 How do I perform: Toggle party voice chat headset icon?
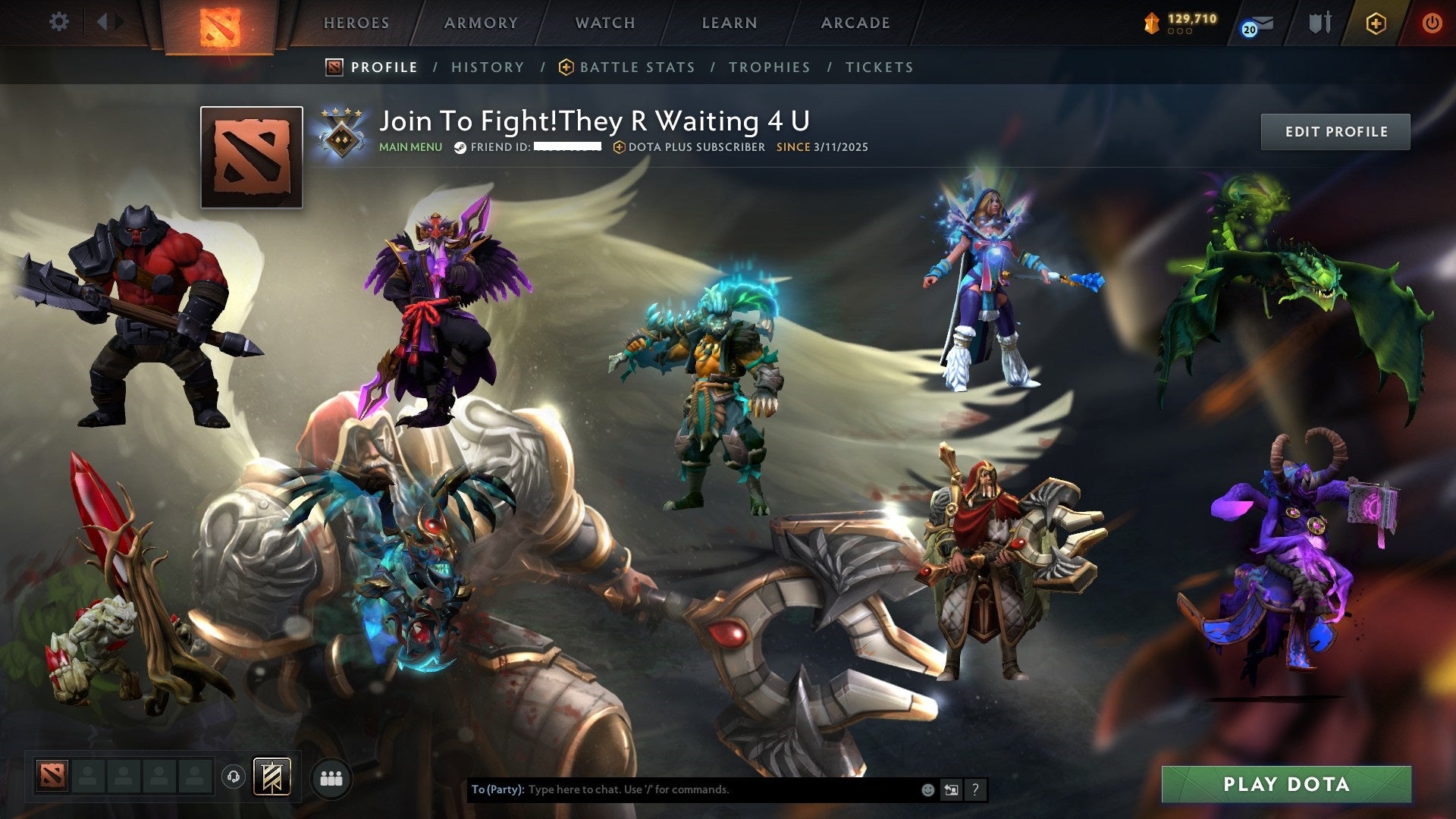coord(234,777)
